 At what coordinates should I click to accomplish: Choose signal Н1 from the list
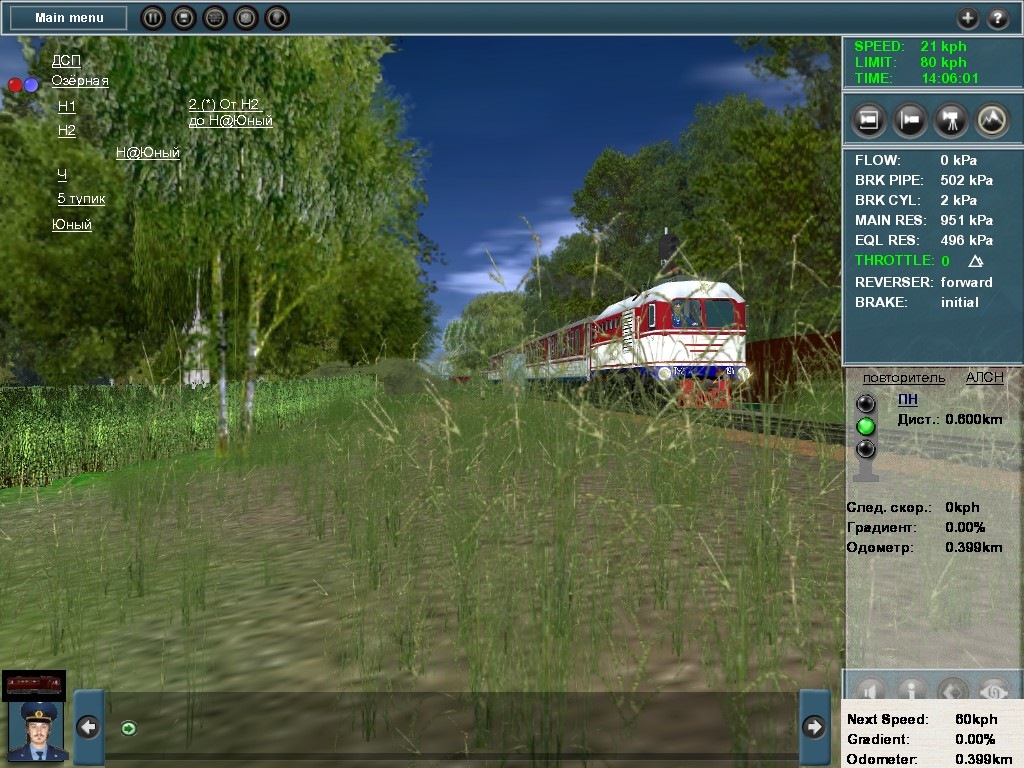point(67,106)
